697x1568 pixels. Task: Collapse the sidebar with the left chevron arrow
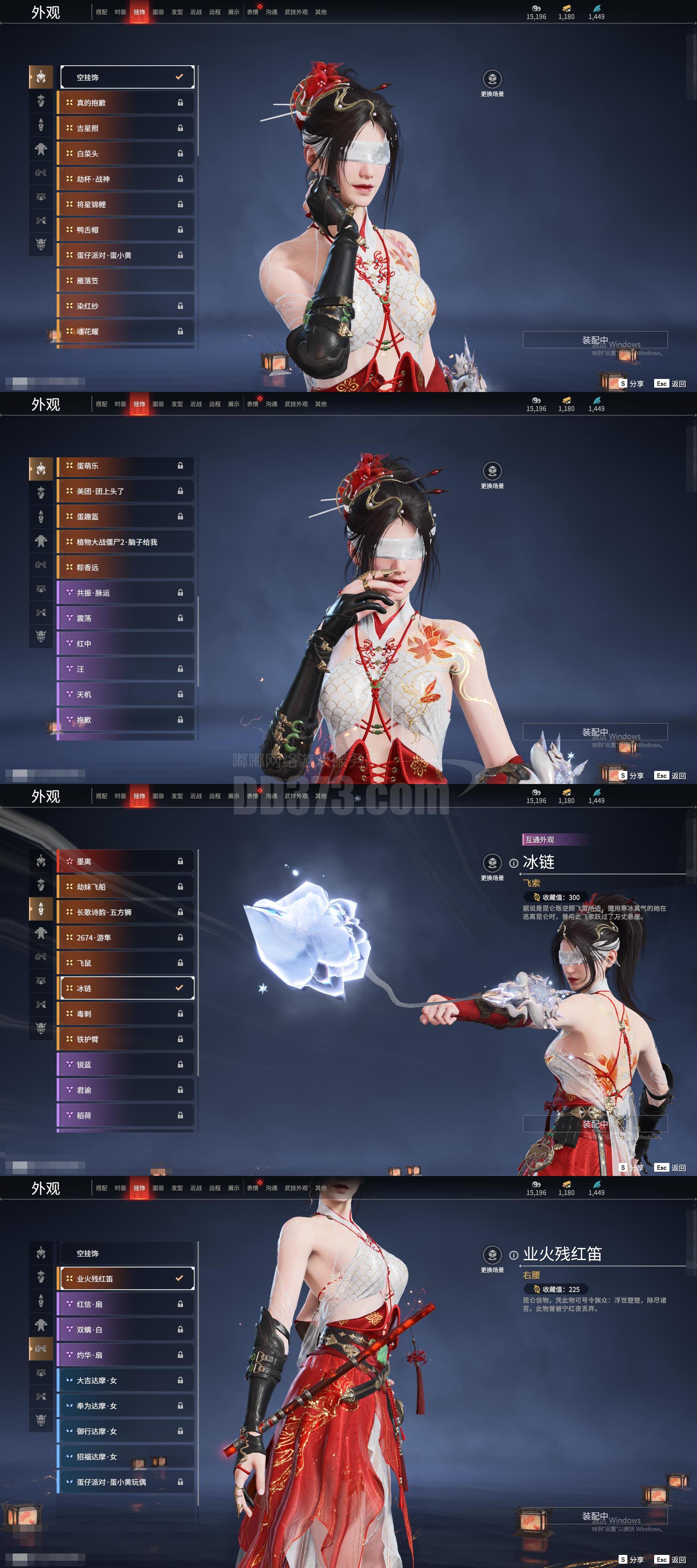pos(29,77)
